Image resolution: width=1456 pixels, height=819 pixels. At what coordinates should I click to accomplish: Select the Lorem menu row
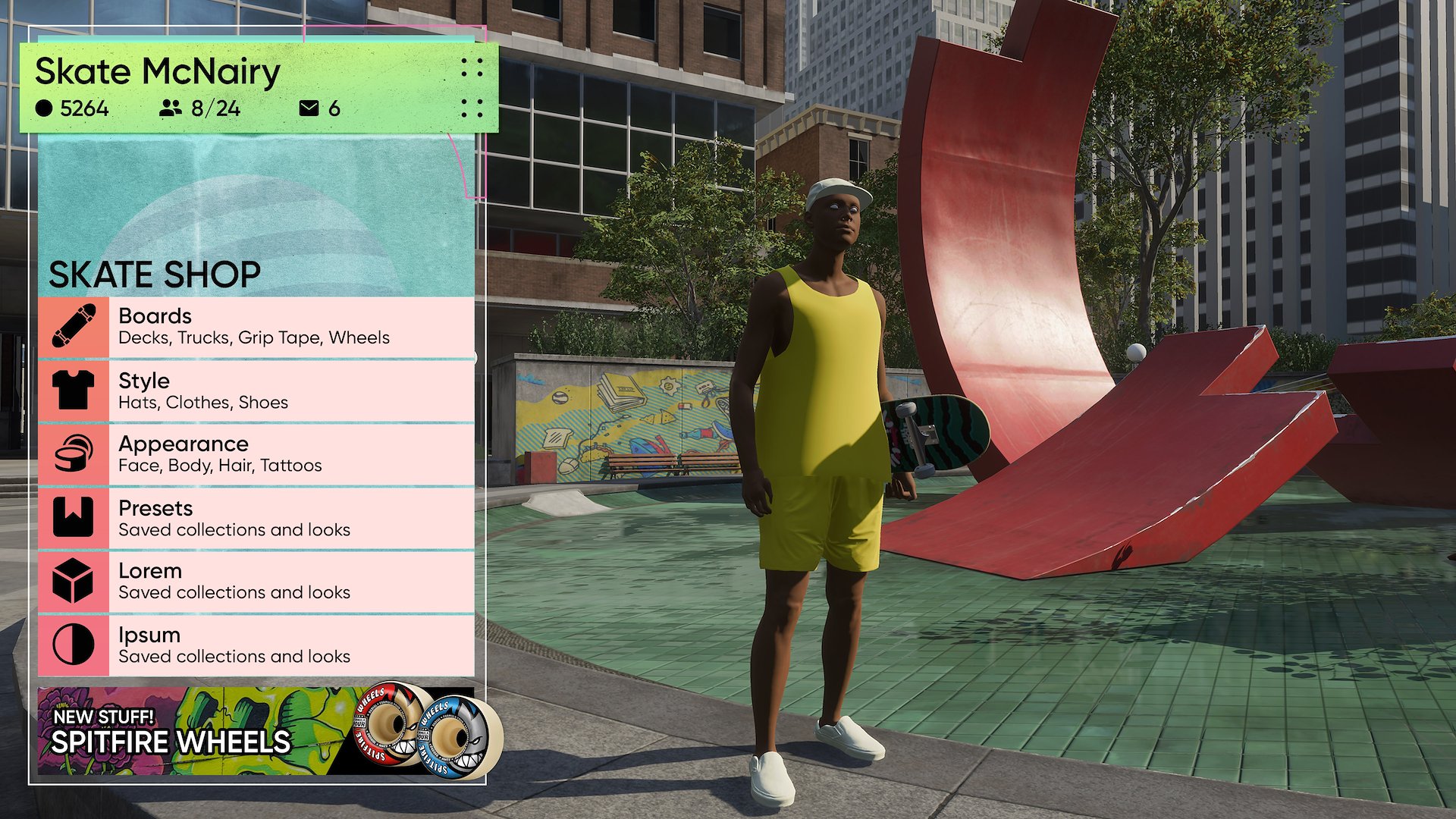(x=256, y=582)
